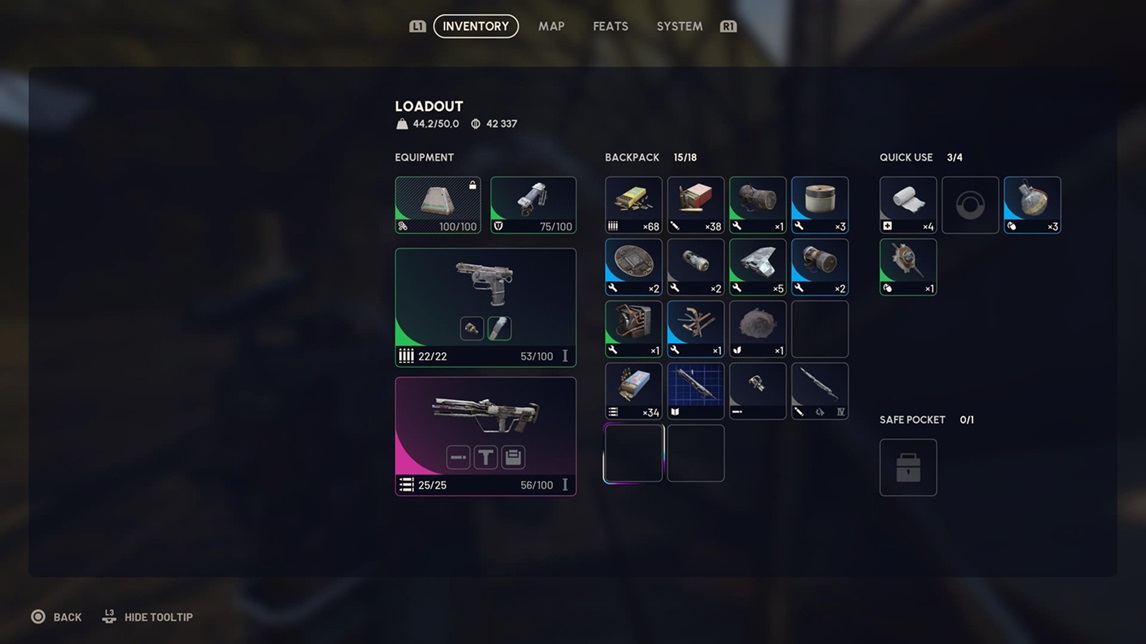Choose the round grenade quick use slot

point(1032,205)
